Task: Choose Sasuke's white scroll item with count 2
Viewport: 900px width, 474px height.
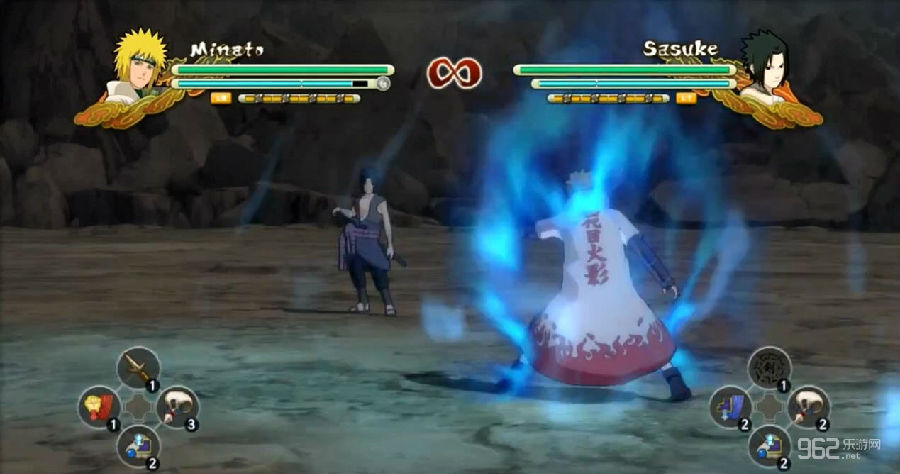Action: [x=808, y=406]
